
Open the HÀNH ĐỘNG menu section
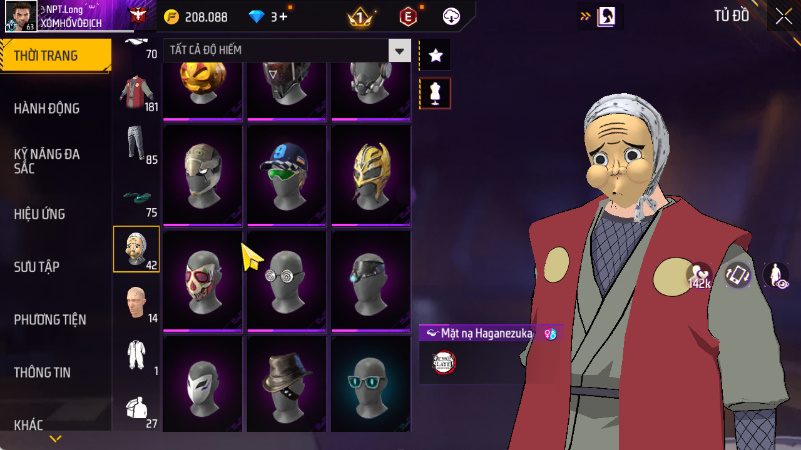click(47, 108)
